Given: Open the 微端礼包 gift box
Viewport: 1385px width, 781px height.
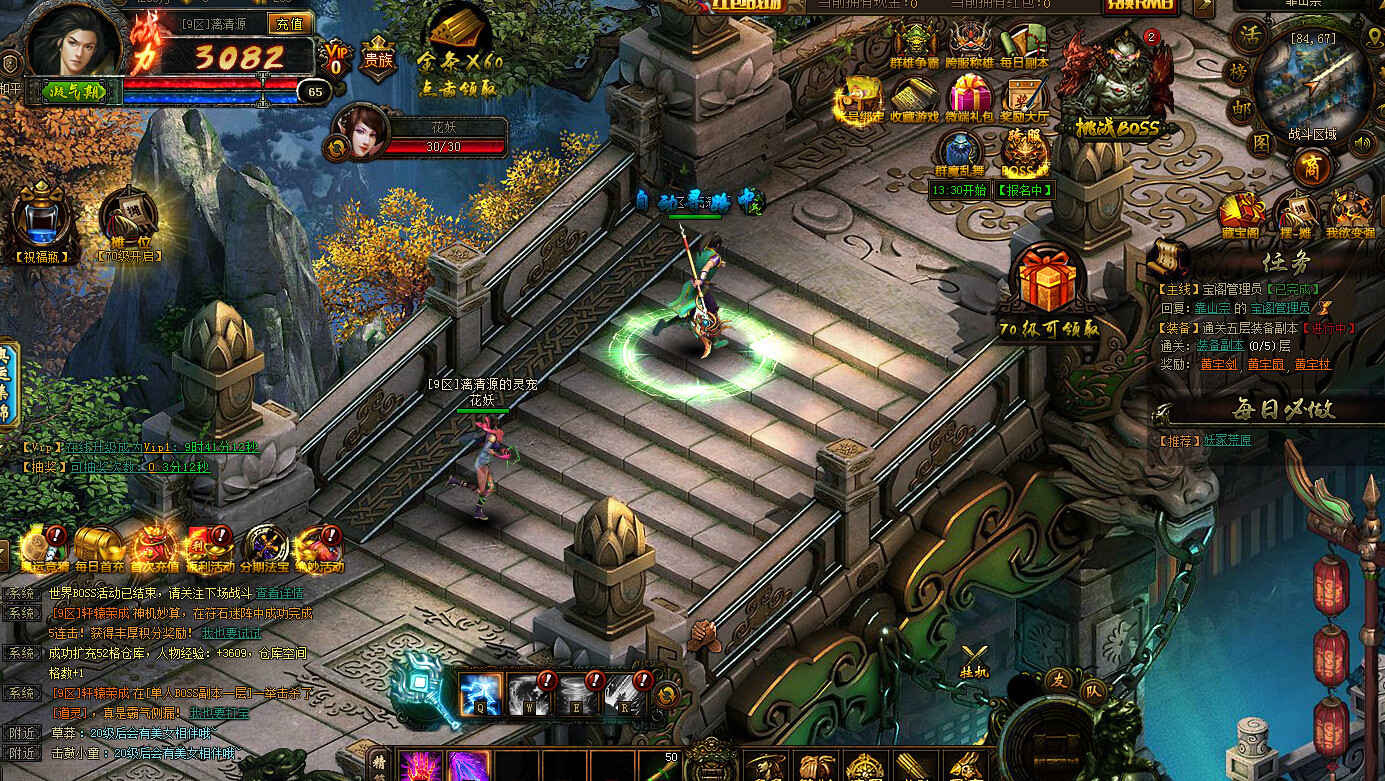Looking at the screenshot, I should pos(969,98).
